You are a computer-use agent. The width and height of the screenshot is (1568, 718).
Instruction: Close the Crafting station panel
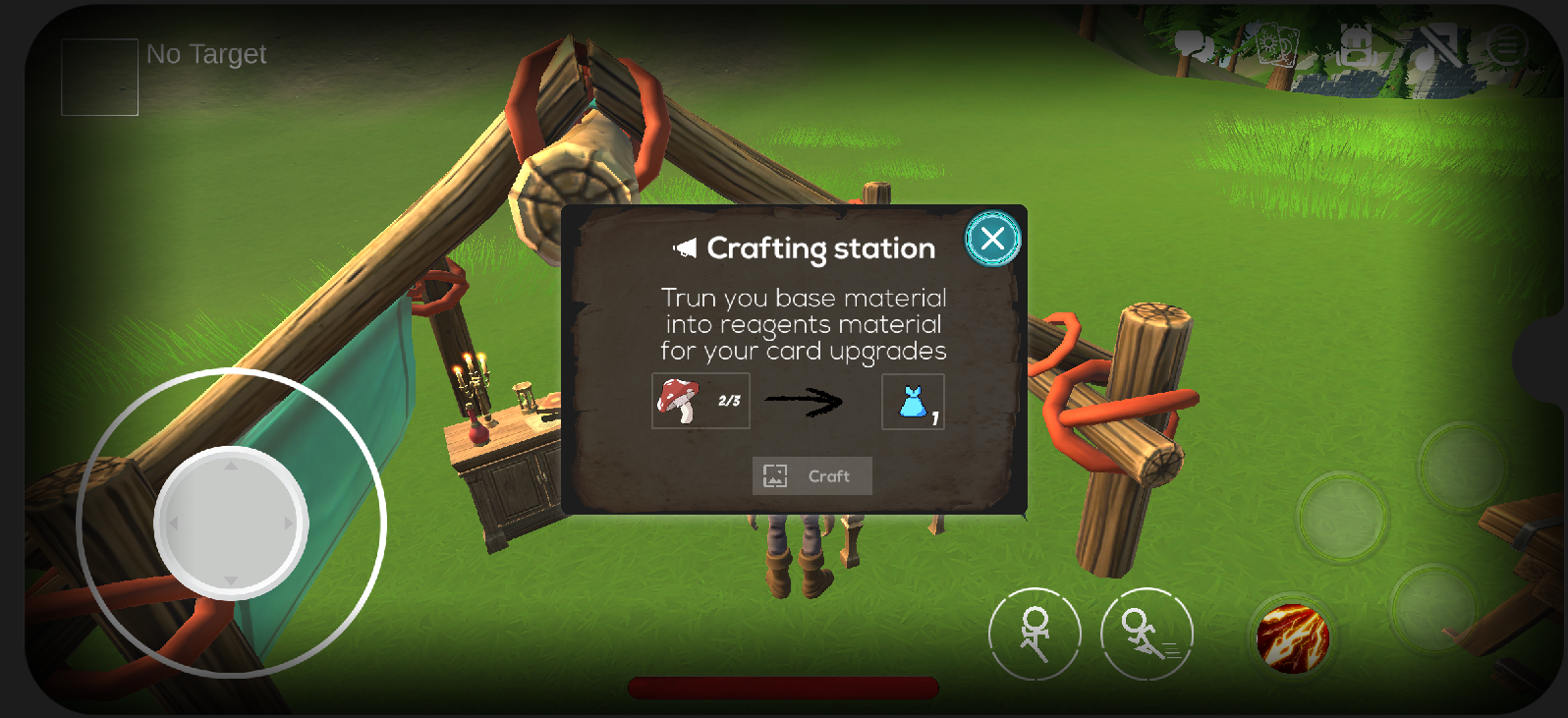(x=992, y=239)
